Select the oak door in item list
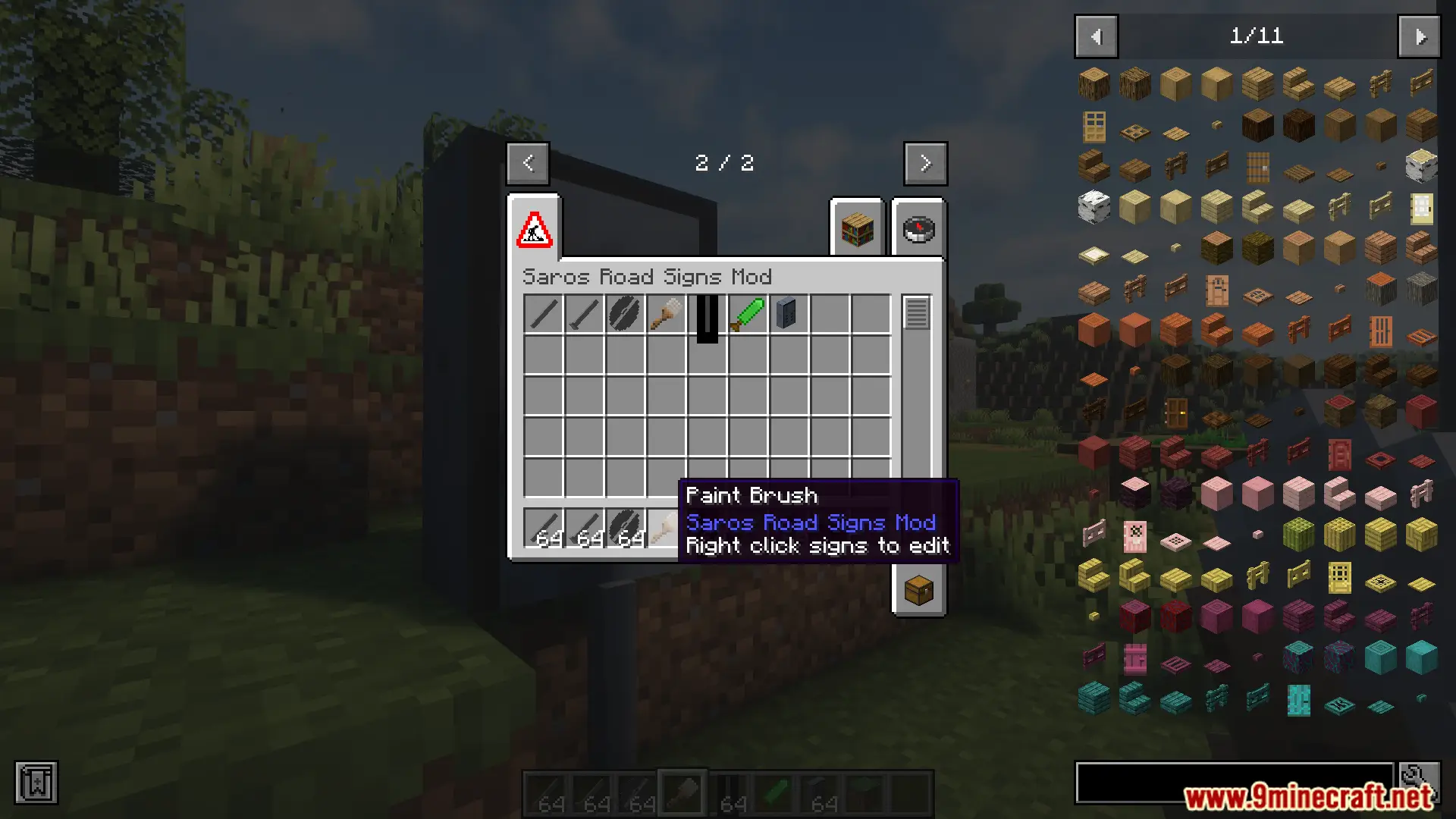This screenshot has height=819, width=1456. coord(1094,127)
